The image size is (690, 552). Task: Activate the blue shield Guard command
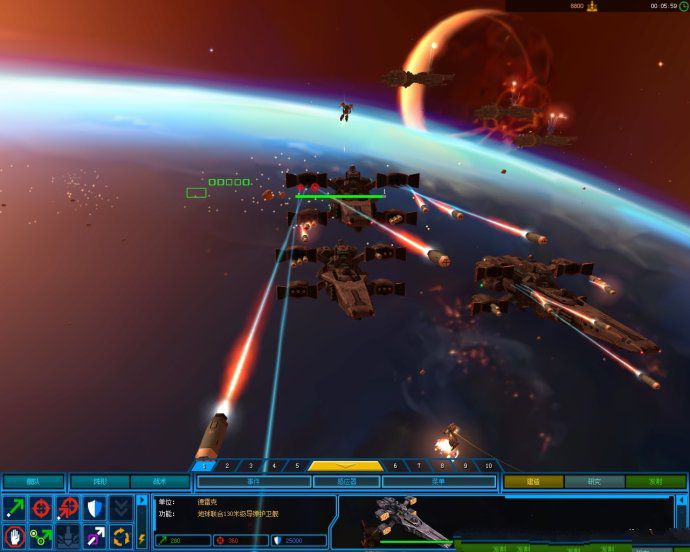click(94, 508)
